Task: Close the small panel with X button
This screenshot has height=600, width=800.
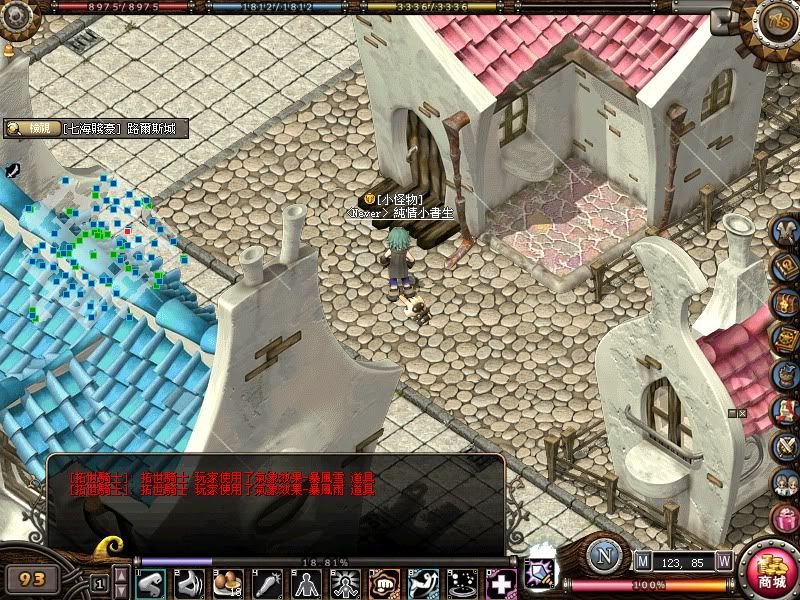Action: pyautogui.click(x=743, y=412)
